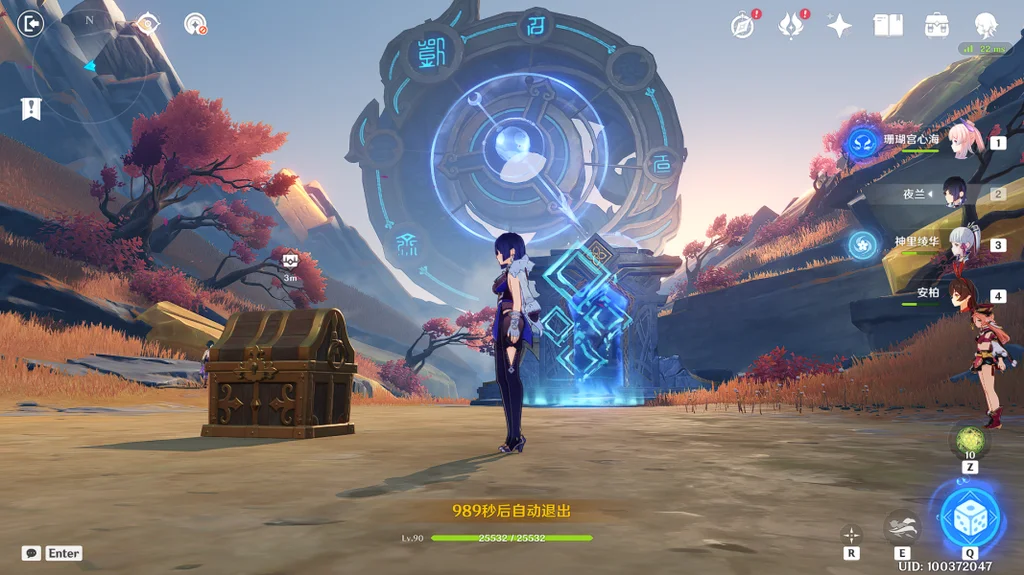Screen dimensions: 1024x575
Task: Open the adventurer handbook book icon
Action: (887, 25)
